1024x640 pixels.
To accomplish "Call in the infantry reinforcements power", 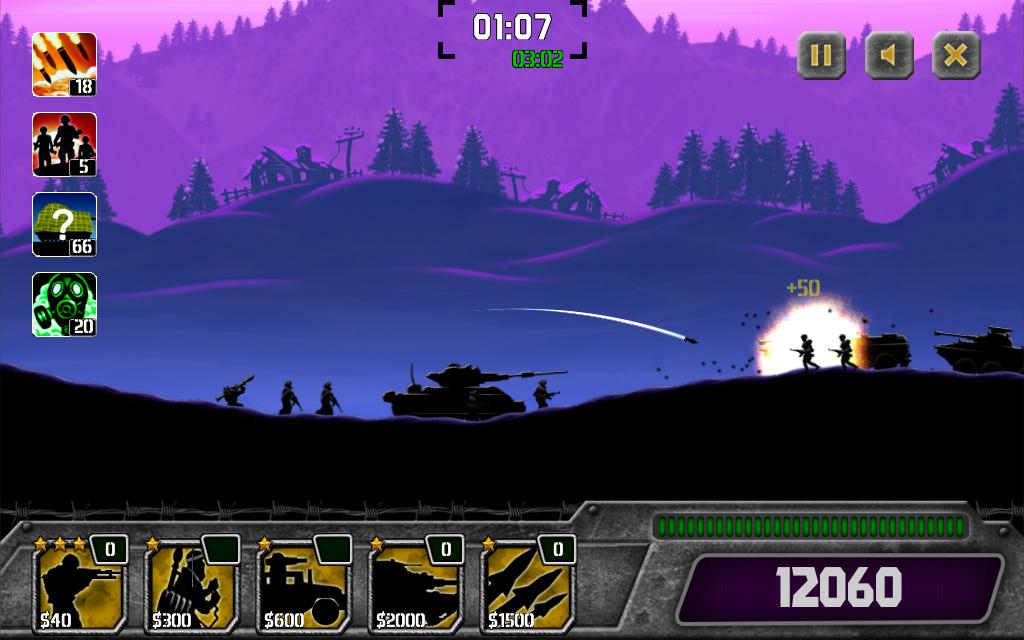I will [64, 144].
